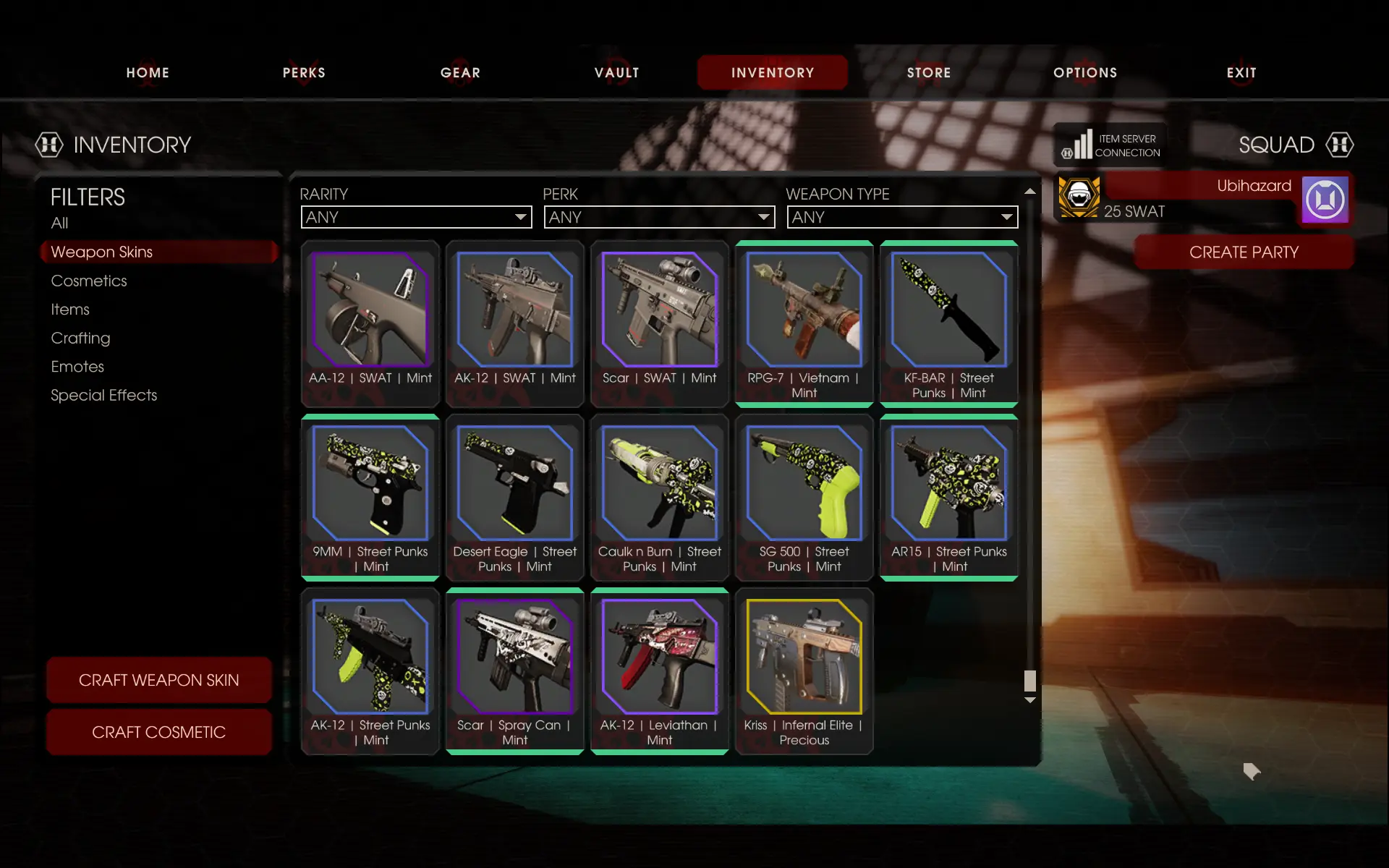The width and height of the screenshot is (1389, 868).
Task: Create a party
Action: [1244, 252]
